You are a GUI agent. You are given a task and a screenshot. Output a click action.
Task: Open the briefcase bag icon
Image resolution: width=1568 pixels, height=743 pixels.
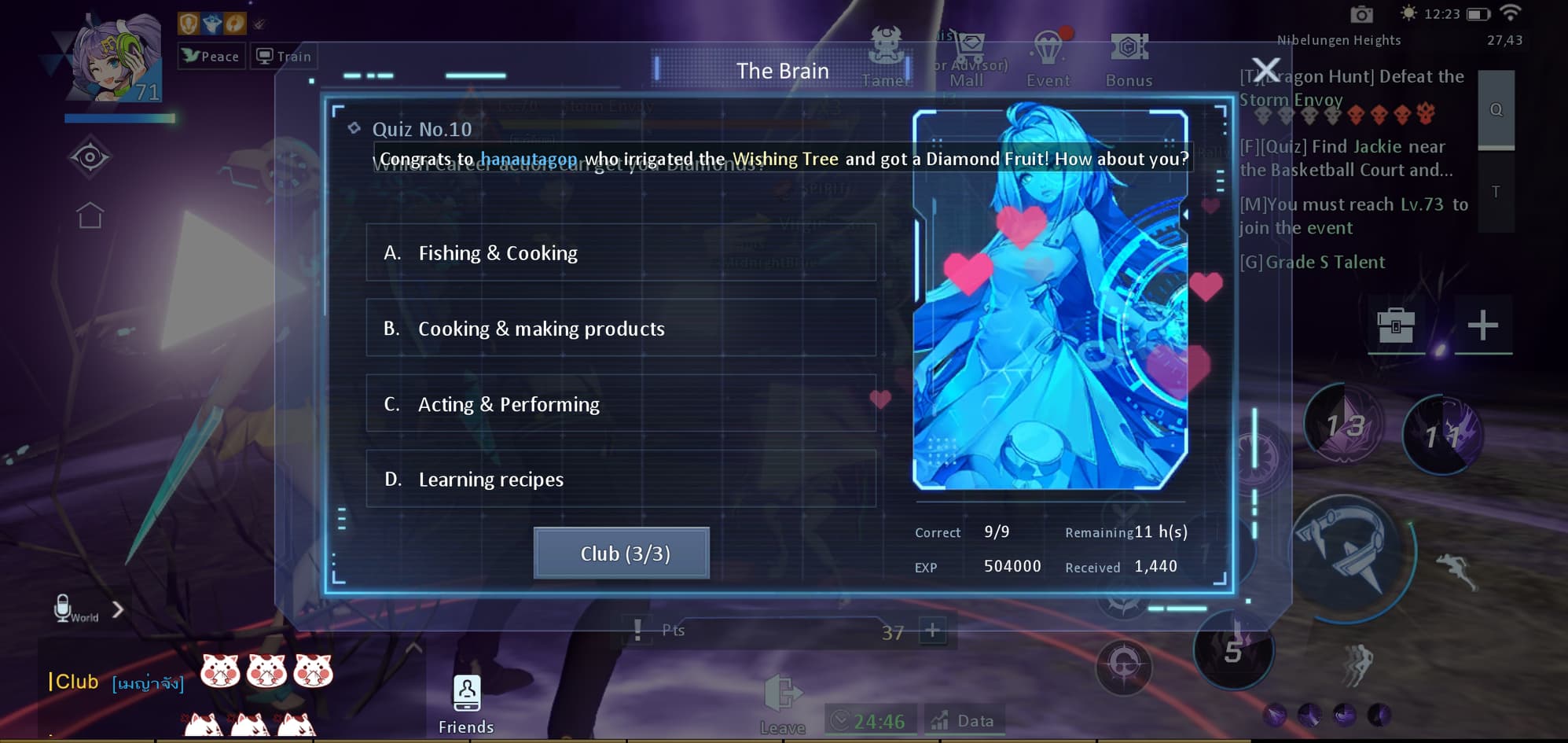[x=1395, y=324]
